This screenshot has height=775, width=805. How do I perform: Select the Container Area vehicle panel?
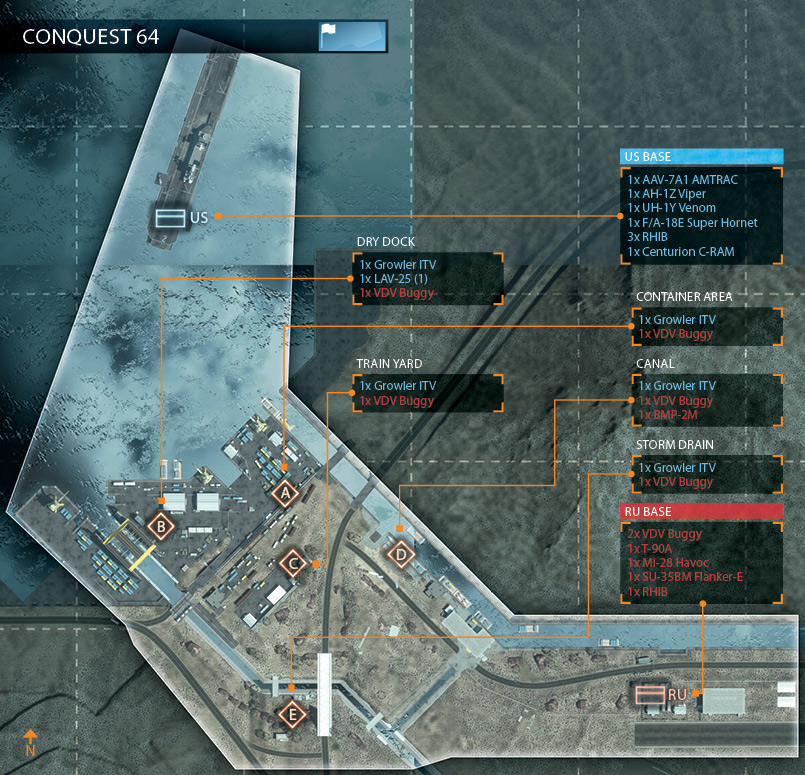point(706,327)
